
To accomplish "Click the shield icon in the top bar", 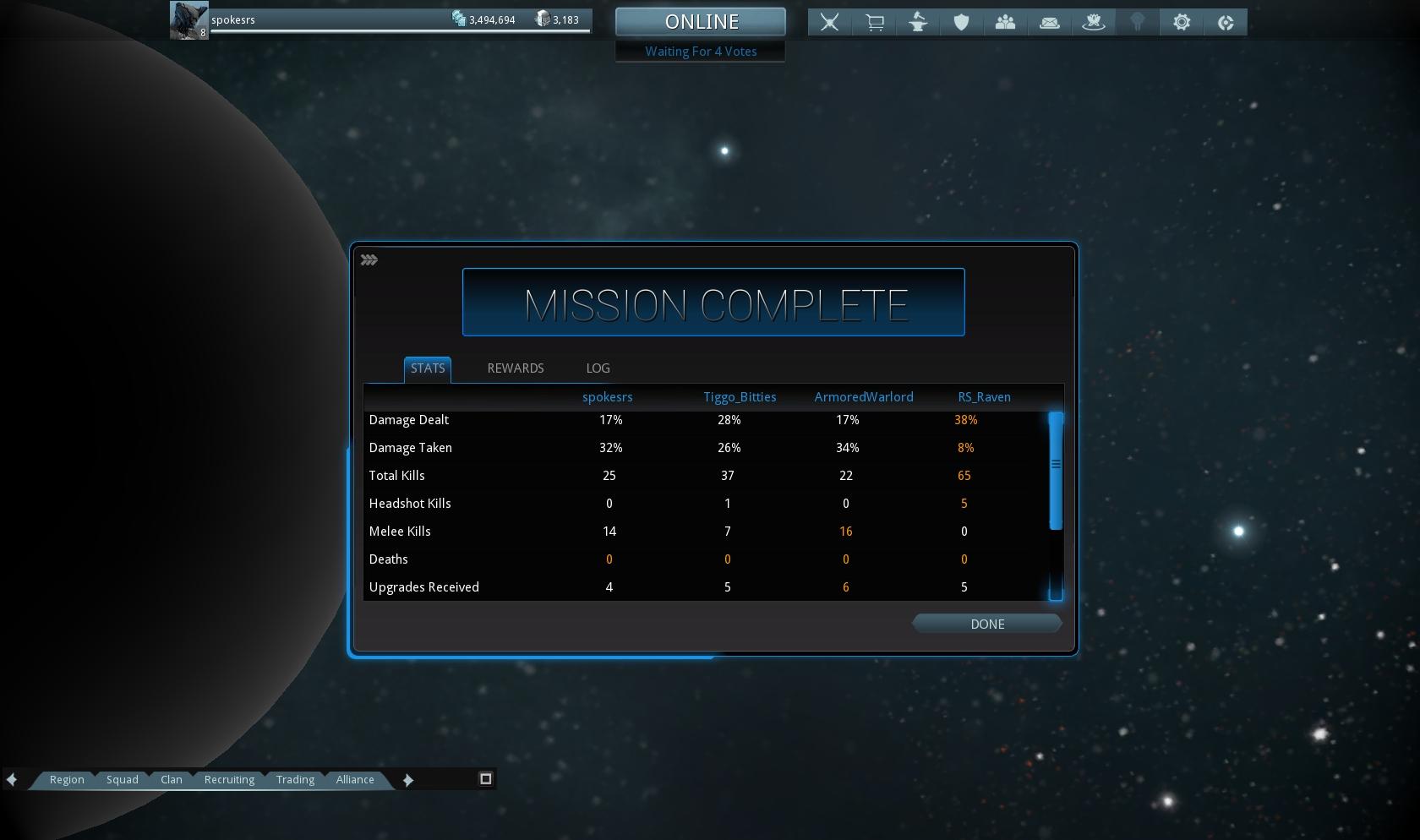I will 962,23.
